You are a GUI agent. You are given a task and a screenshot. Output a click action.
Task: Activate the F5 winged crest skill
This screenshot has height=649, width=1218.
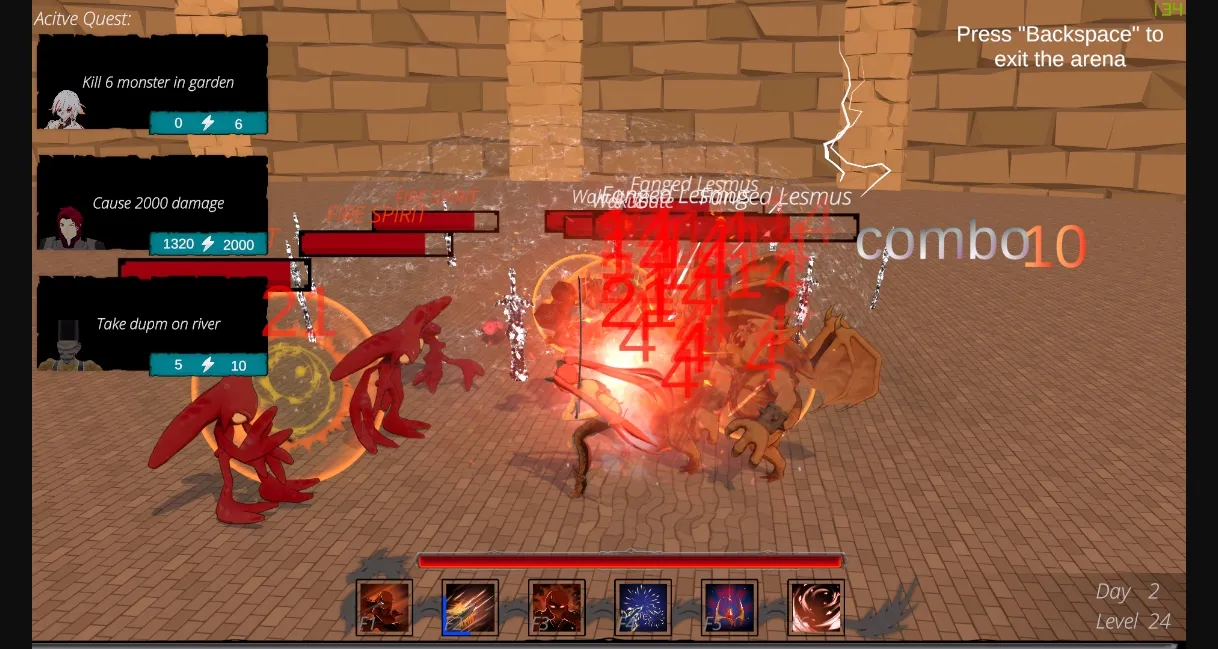tap(729, 607)
